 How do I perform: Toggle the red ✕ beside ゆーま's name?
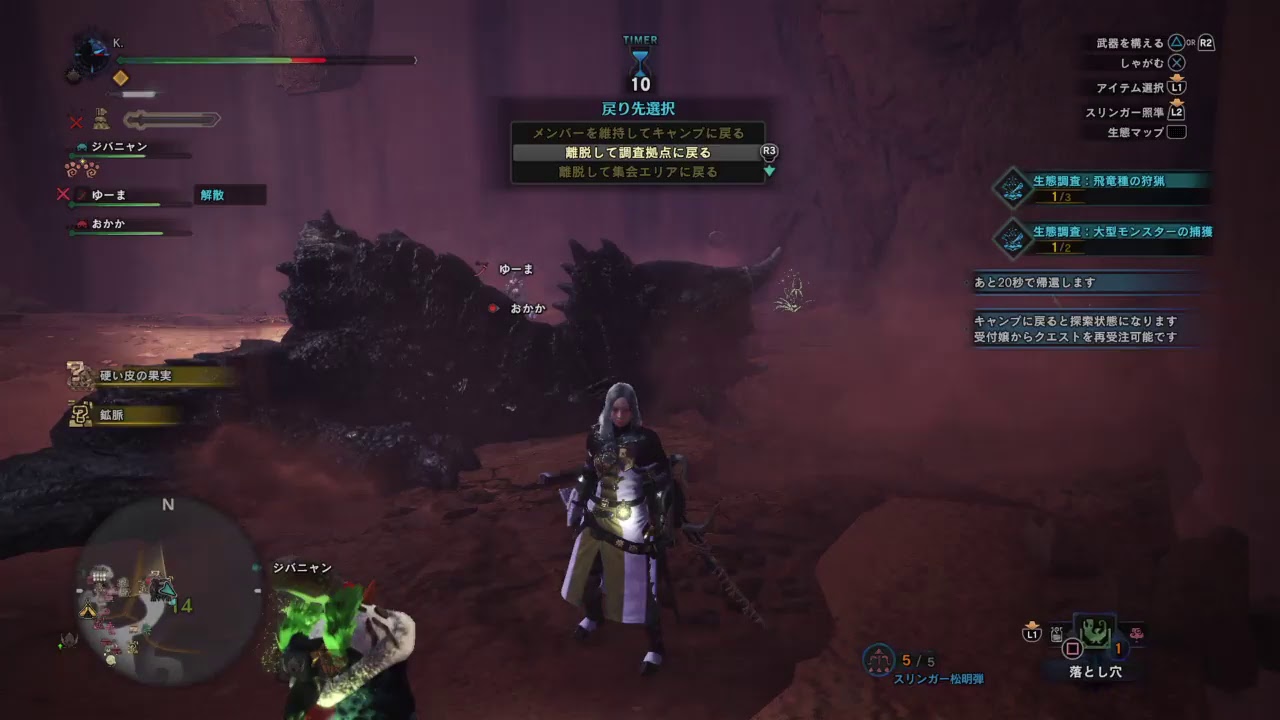(62, 193)
